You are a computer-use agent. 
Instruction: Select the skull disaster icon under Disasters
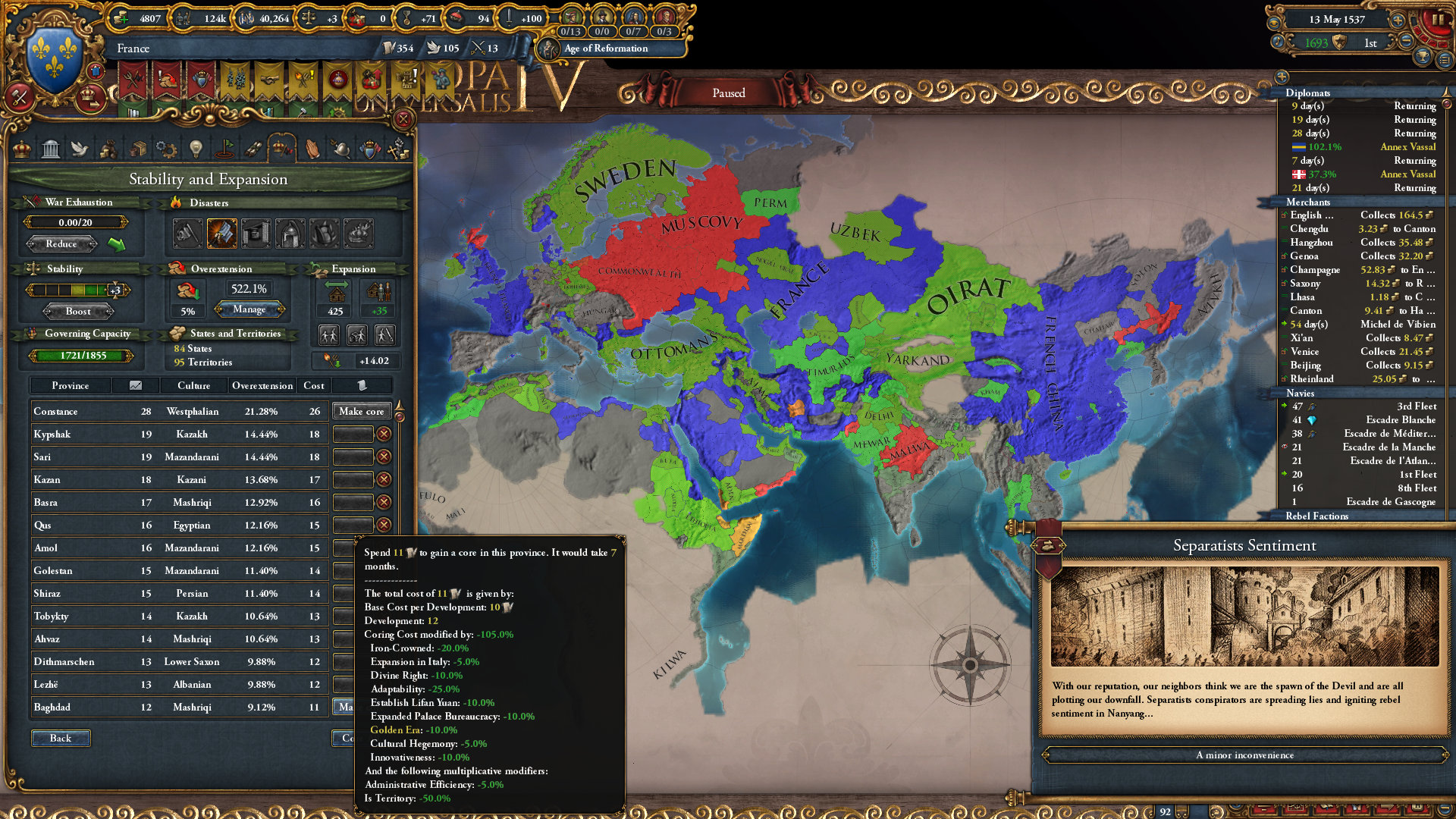(187, 233)
